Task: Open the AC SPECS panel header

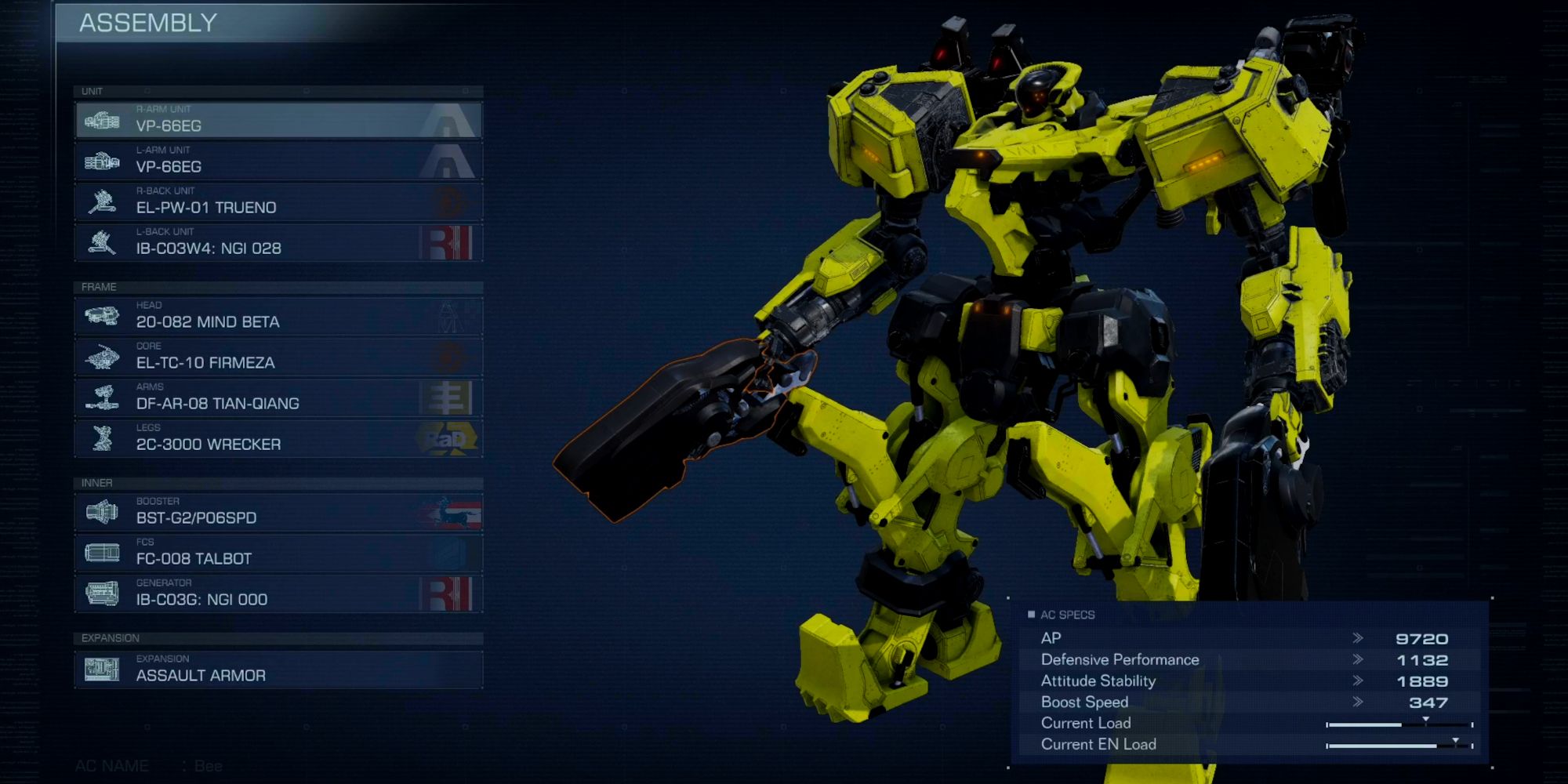Action: (x=1062, y=615)
